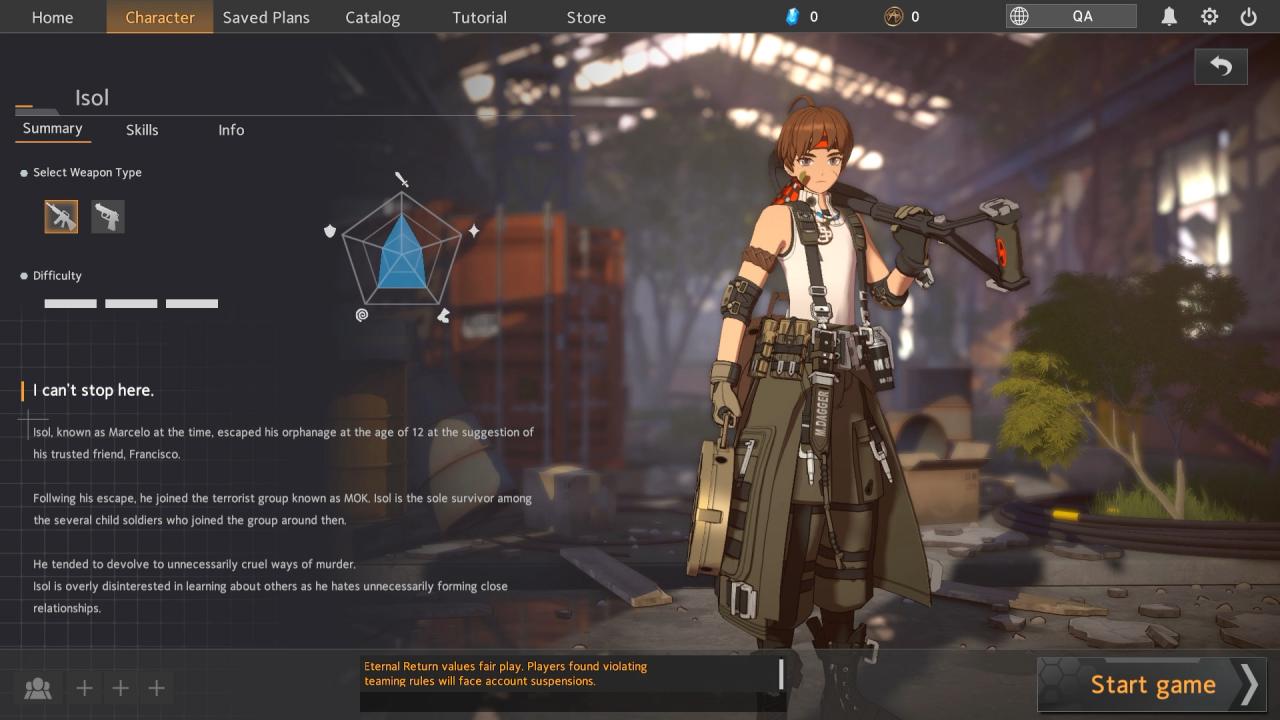The height and width of the screenshot is (720, 1280).
Task: Open the QA region selector
Action: pyautogui.click(x=1071, y=16)
